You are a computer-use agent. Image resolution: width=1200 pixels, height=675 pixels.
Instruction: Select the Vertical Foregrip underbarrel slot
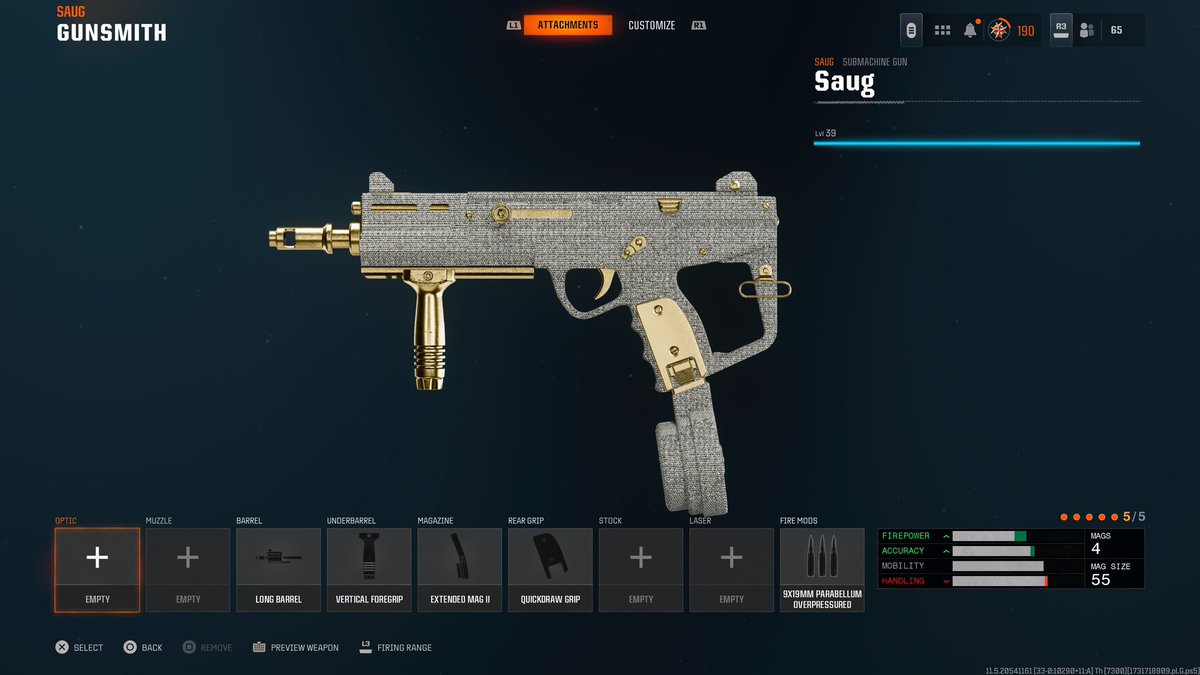(x=369, y=569)
